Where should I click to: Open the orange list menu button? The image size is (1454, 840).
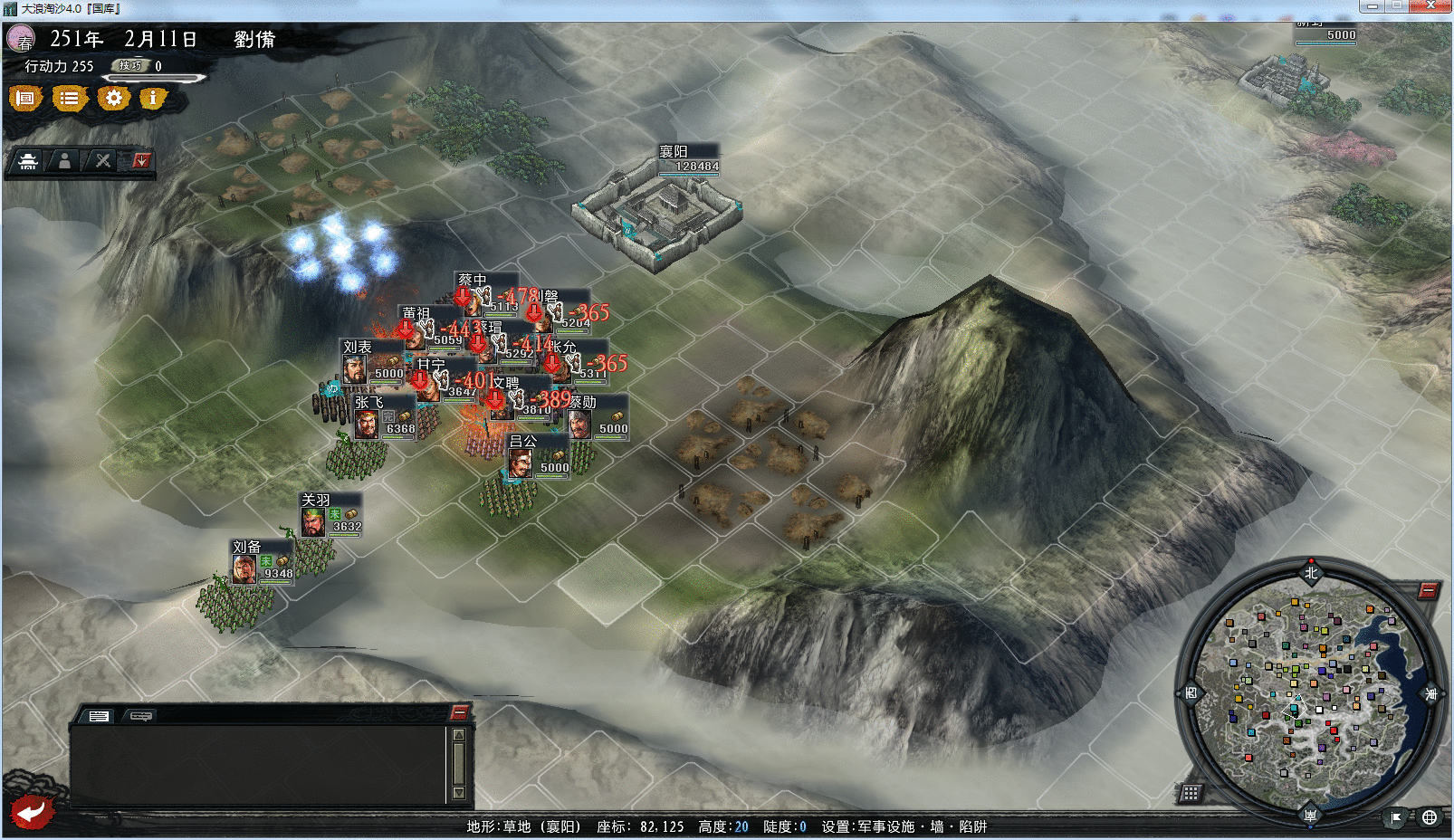click(x=69, y=98)
